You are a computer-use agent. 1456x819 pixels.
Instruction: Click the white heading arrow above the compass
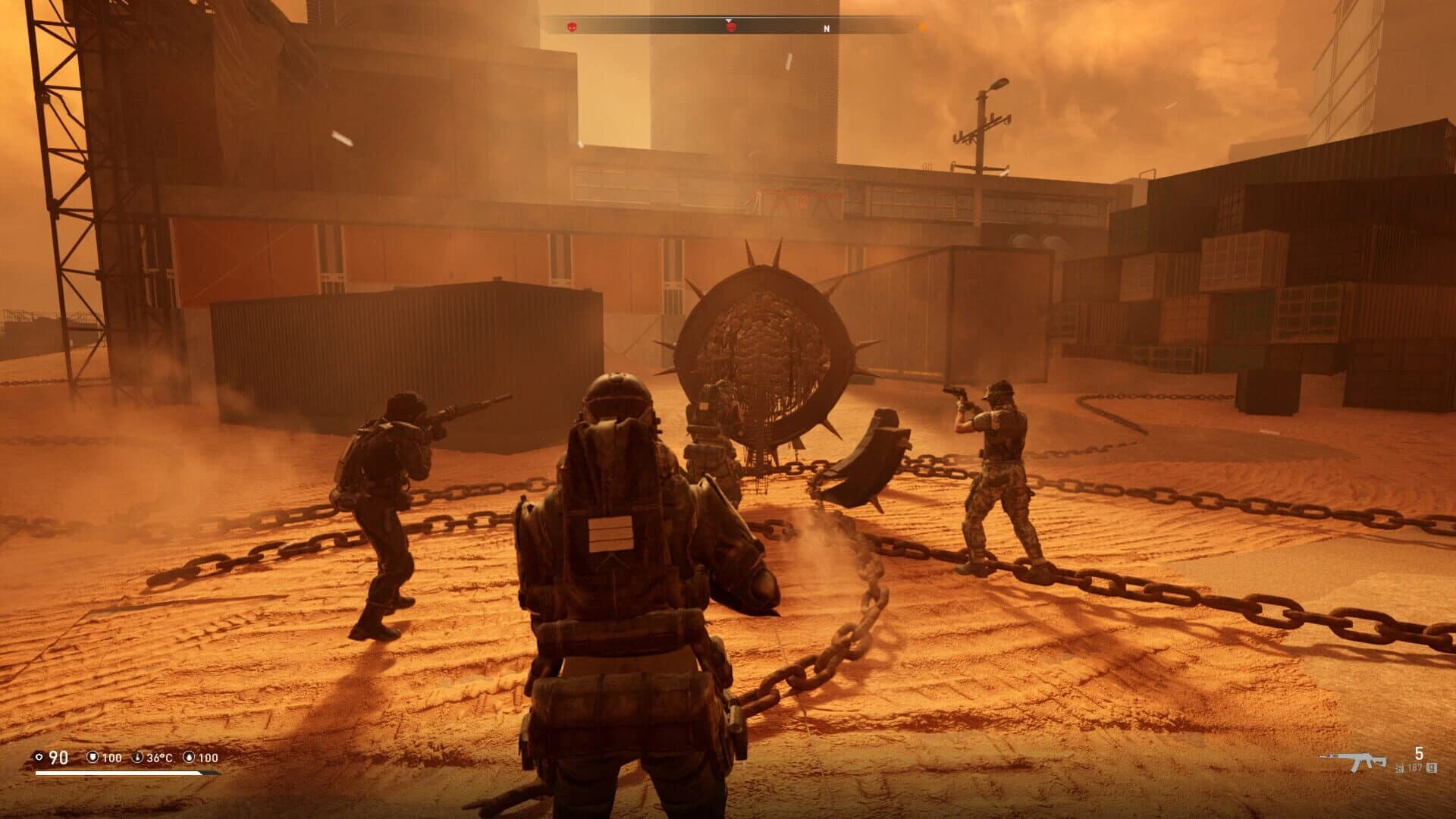[729, 20]
